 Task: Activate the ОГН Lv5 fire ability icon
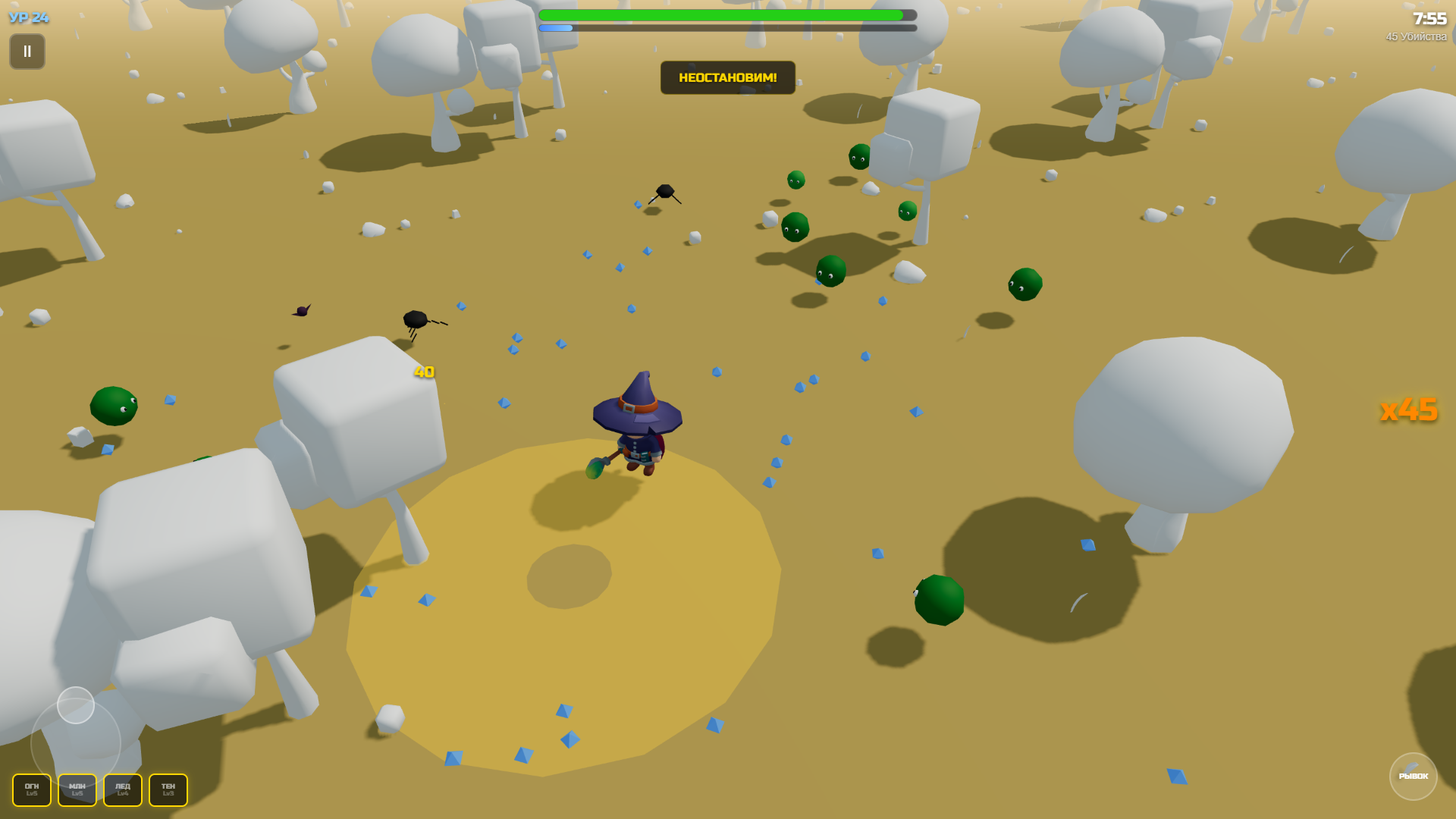point(31,789)
